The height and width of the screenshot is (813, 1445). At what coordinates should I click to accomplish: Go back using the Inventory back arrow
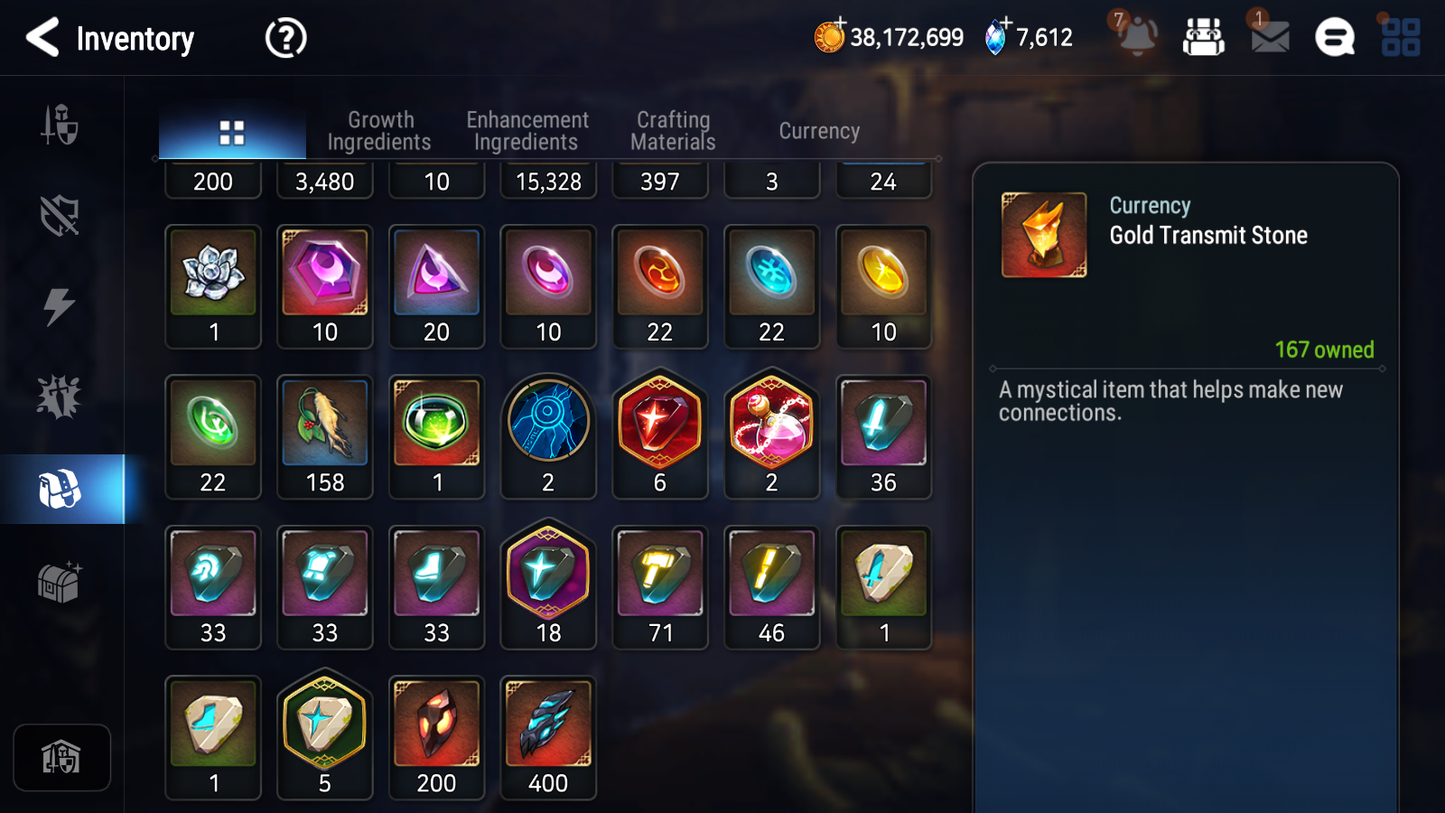tap(41, 38)
